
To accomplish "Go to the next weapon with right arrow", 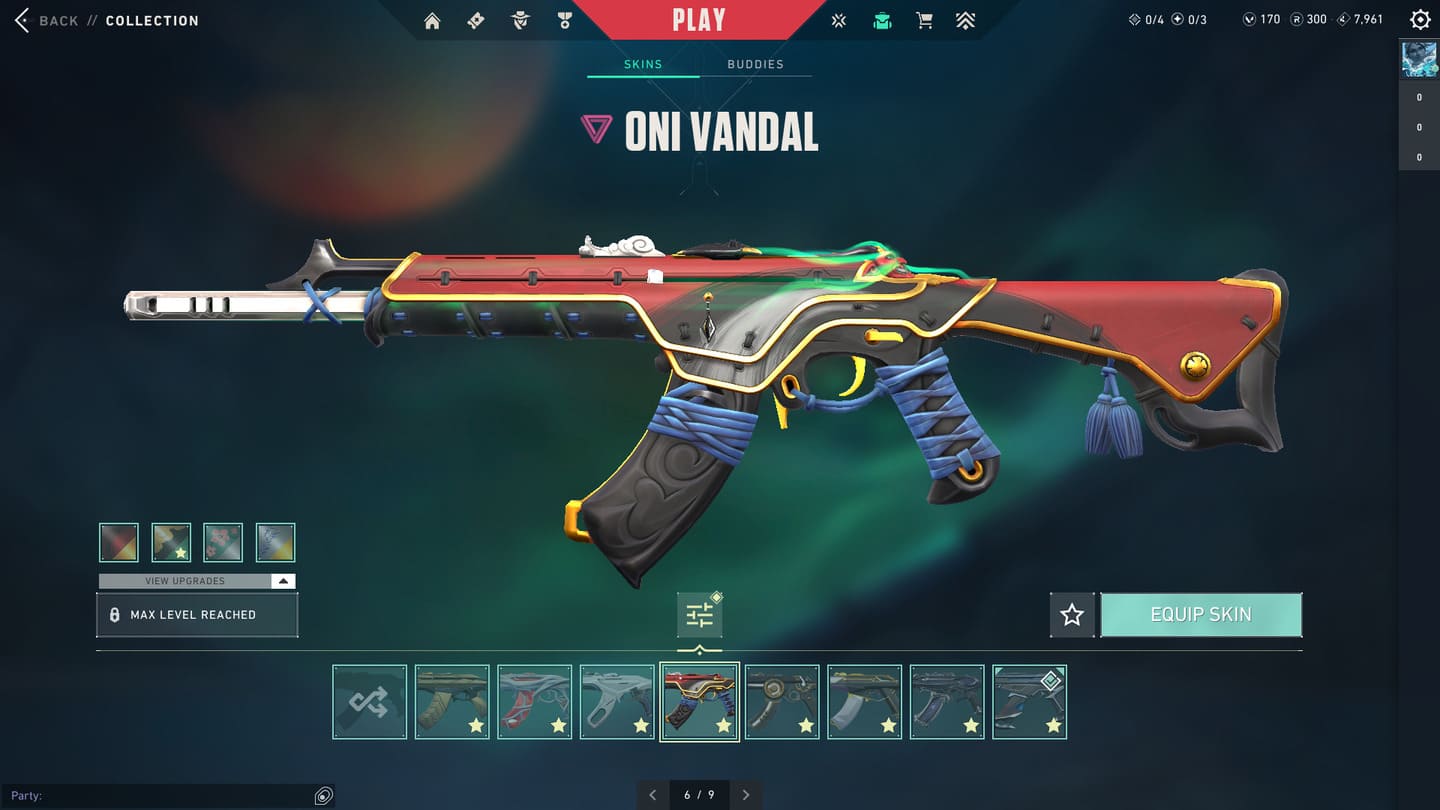I will (746, 795).
